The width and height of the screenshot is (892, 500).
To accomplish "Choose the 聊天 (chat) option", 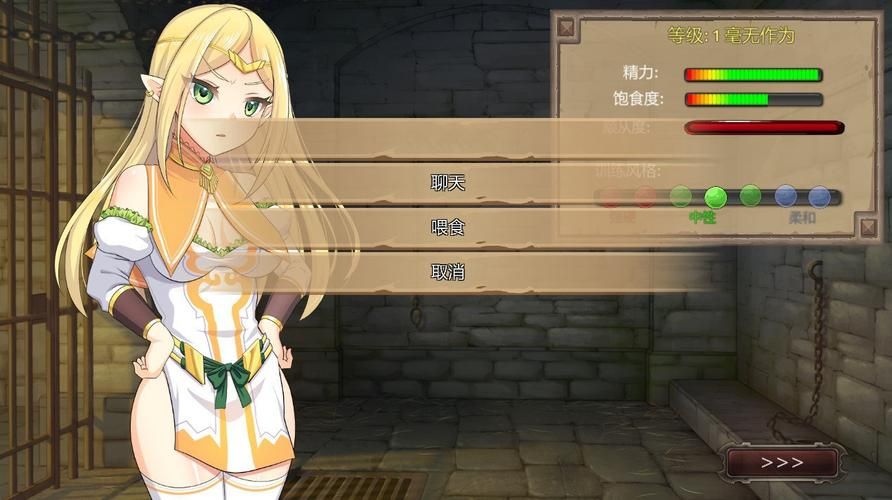I will tap(447, 183).
